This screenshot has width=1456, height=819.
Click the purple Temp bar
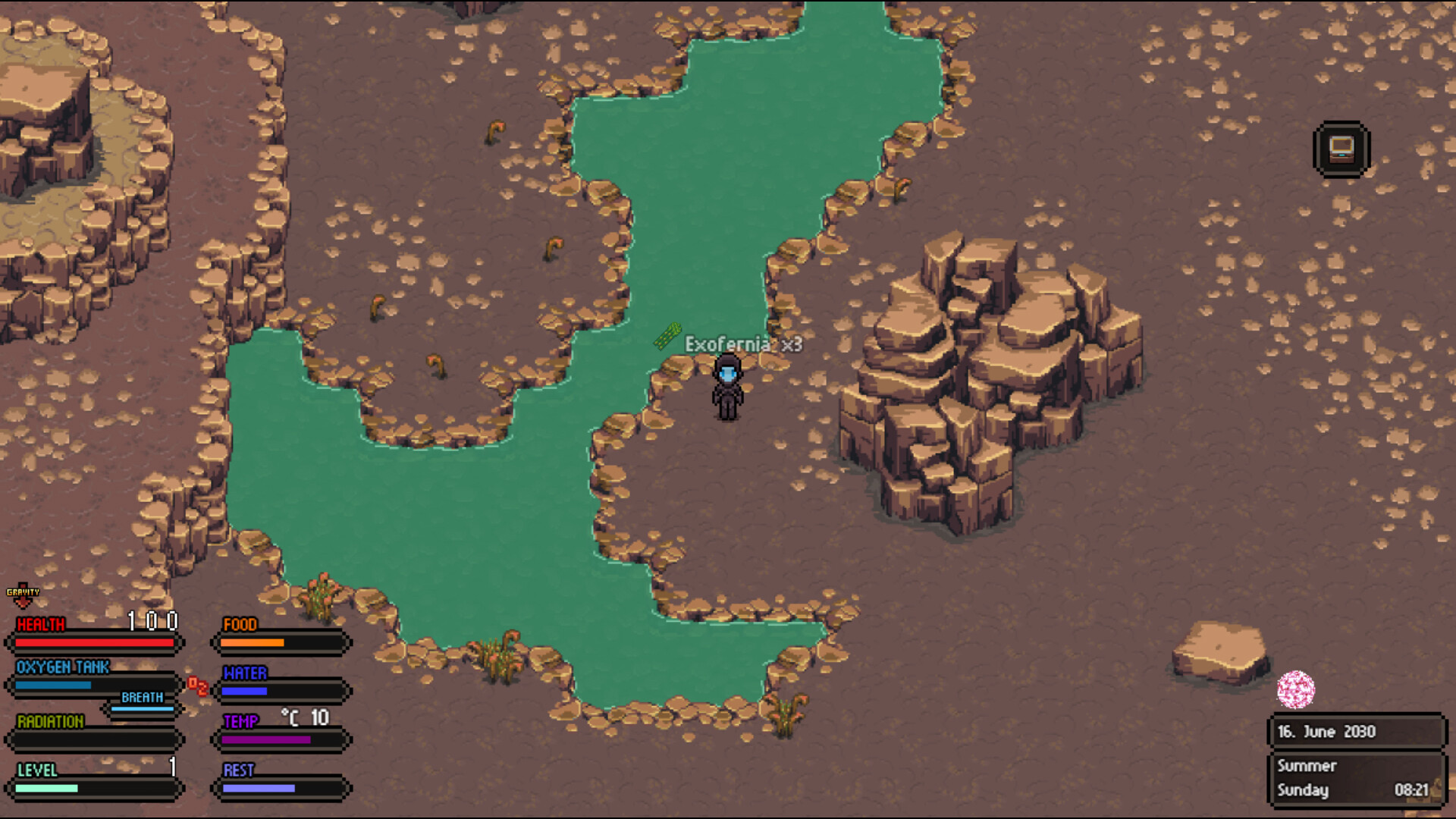pyautogui.click(x=265, y=739)
